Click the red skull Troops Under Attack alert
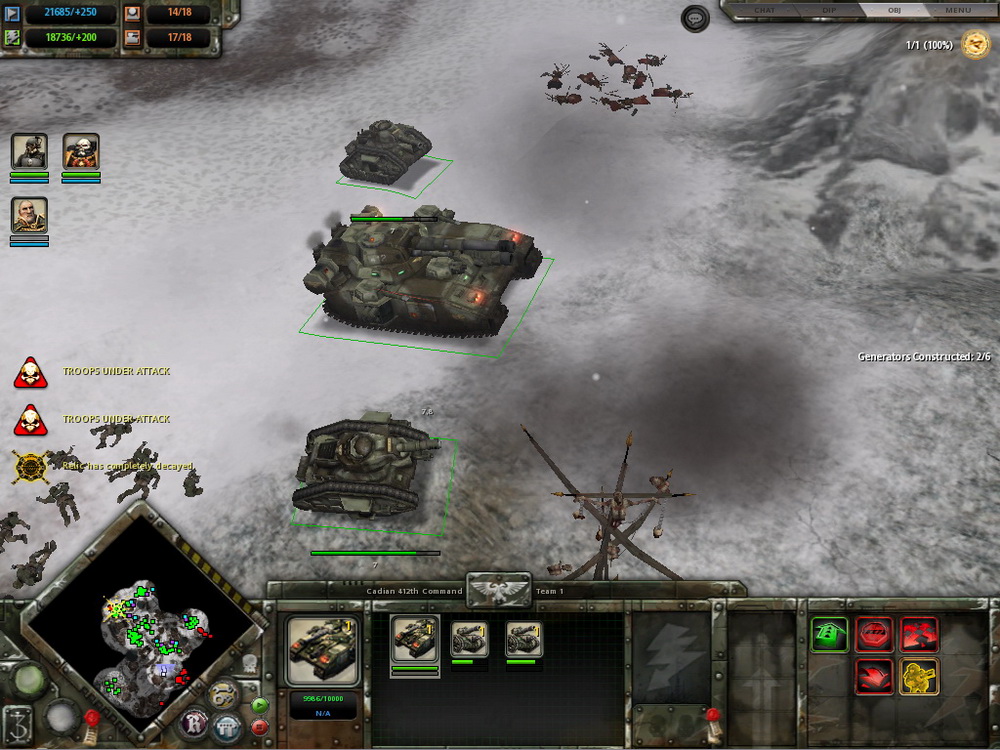This screenshot has width=1000, height=750. 30,372
